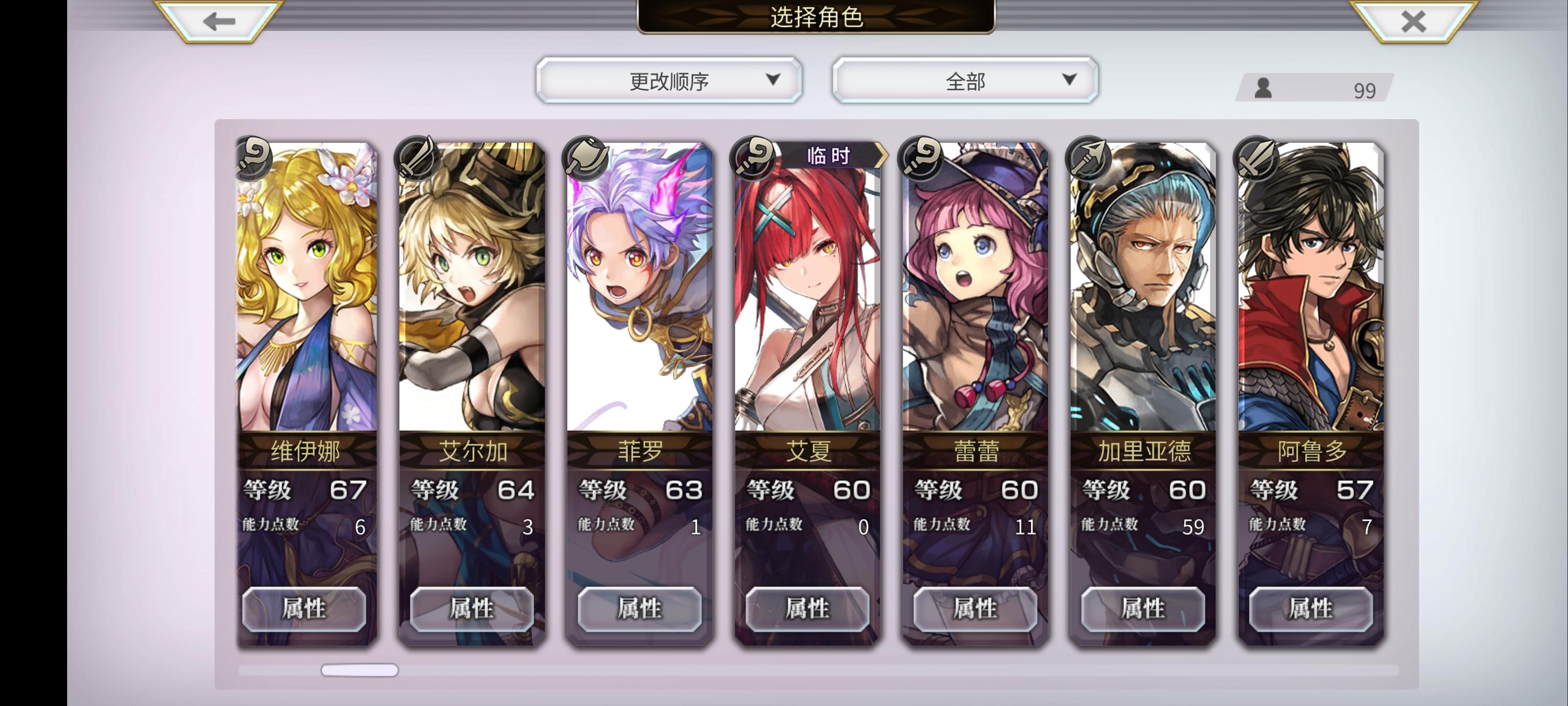Open the 全部 filter dropdown
This screenshot has width=1568, height=706.
(965, 79)
